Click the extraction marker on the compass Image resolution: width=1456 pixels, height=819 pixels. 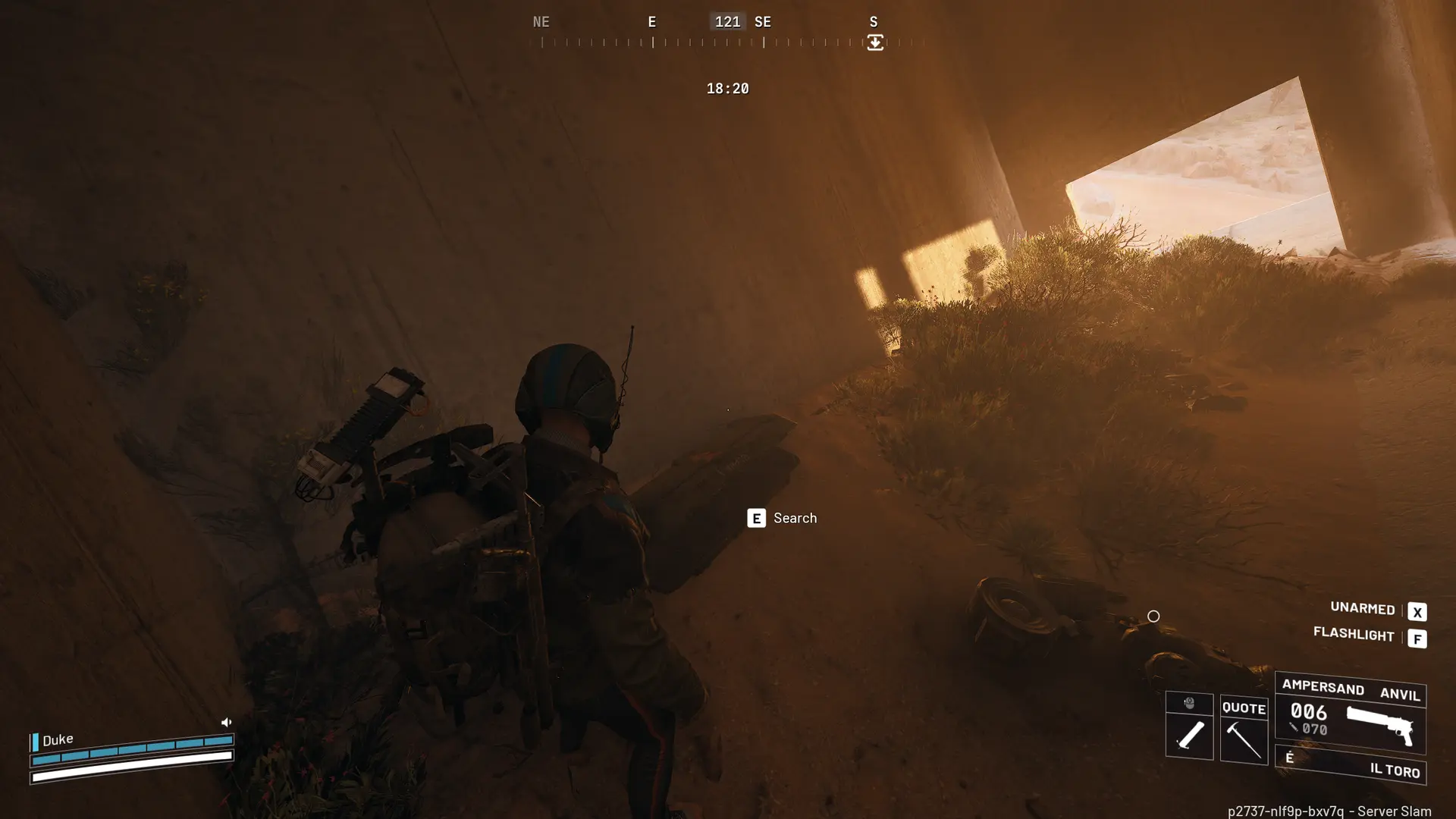[875, 42]
